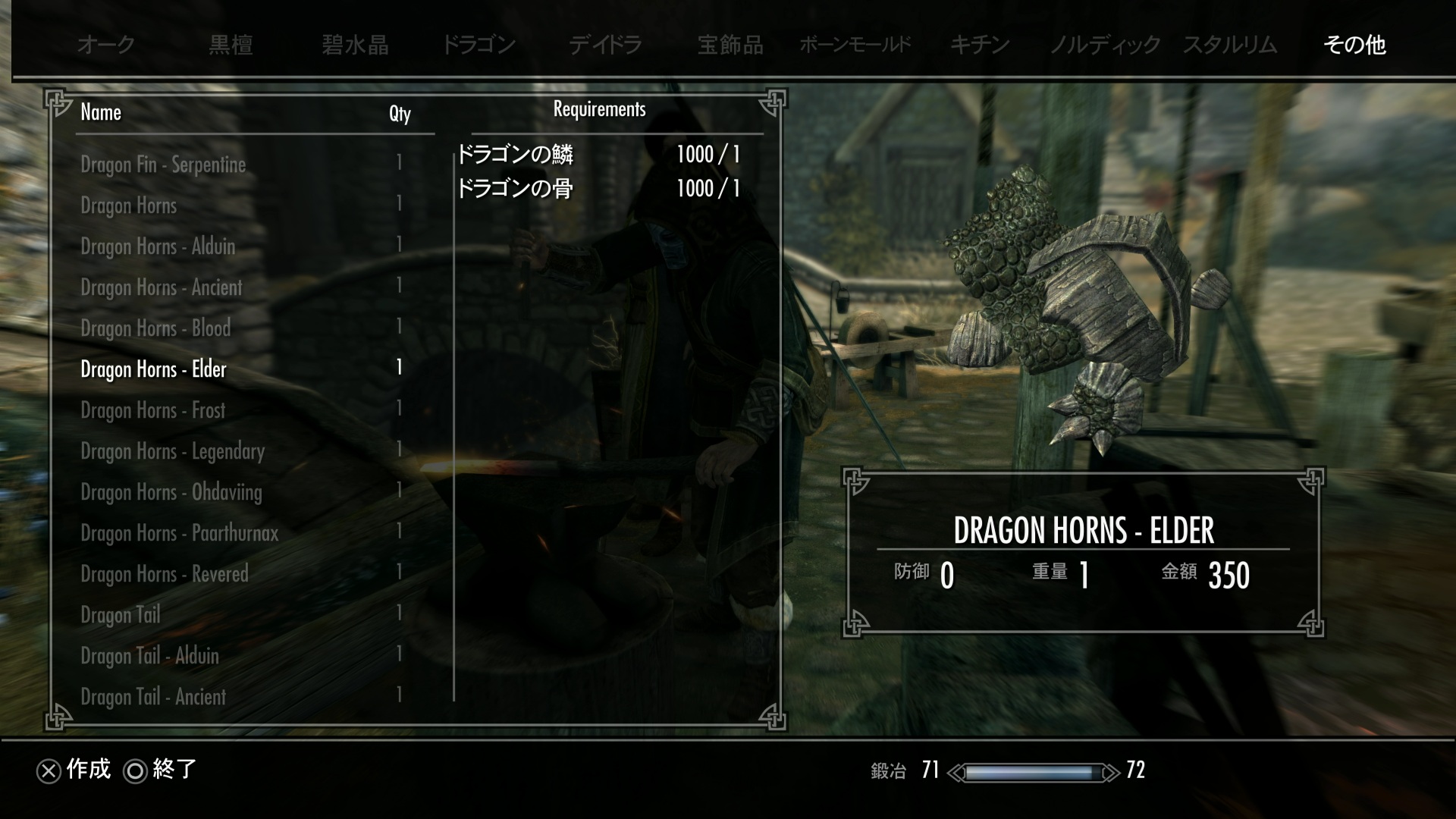The image size is (1456, 819).
Task: Select Dragon Horns - Ohdaviing in the list
Action: [x=171, y=492]
